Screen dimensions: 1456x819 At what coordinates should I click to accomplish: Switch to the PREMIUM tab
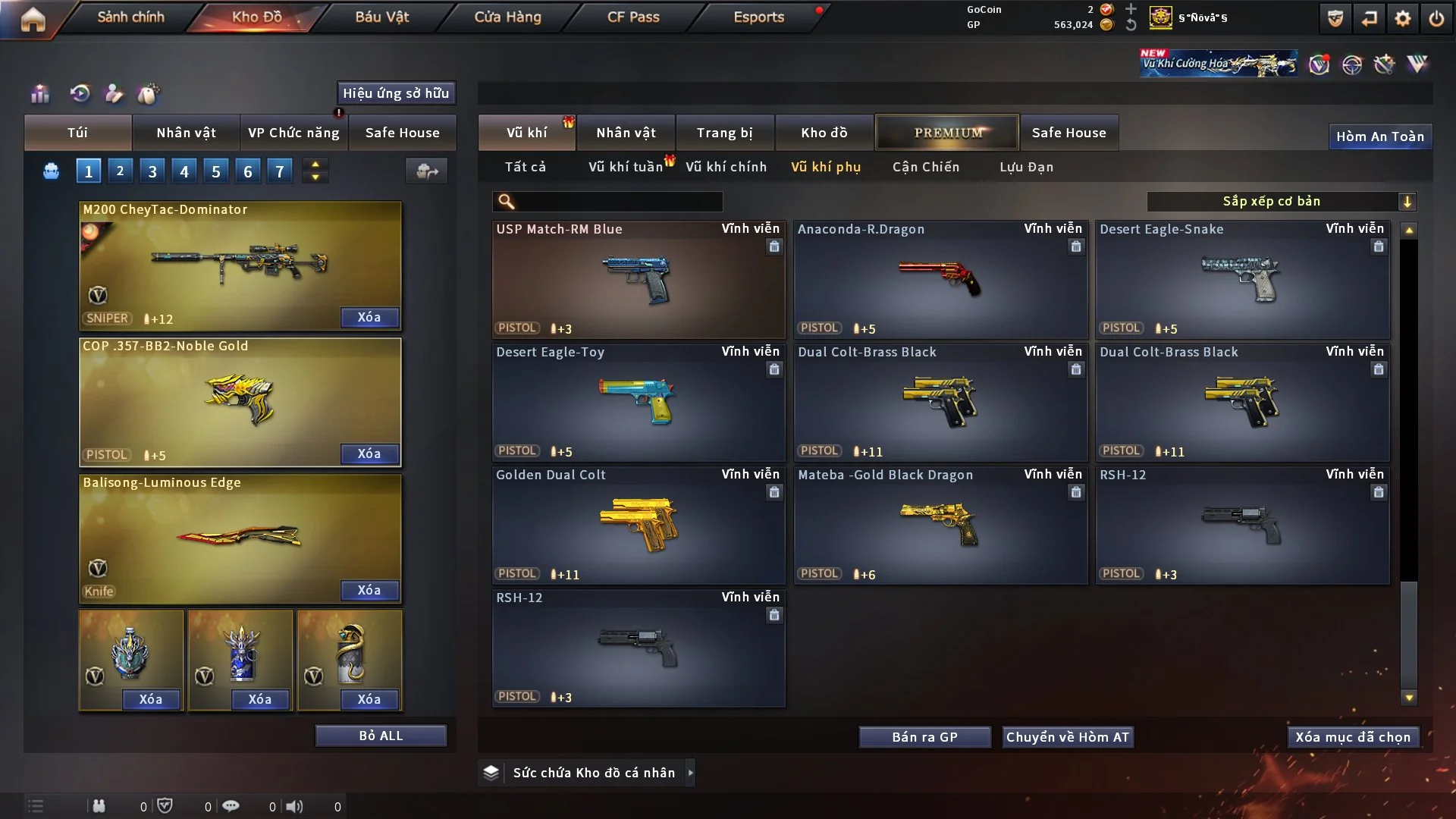947,133
